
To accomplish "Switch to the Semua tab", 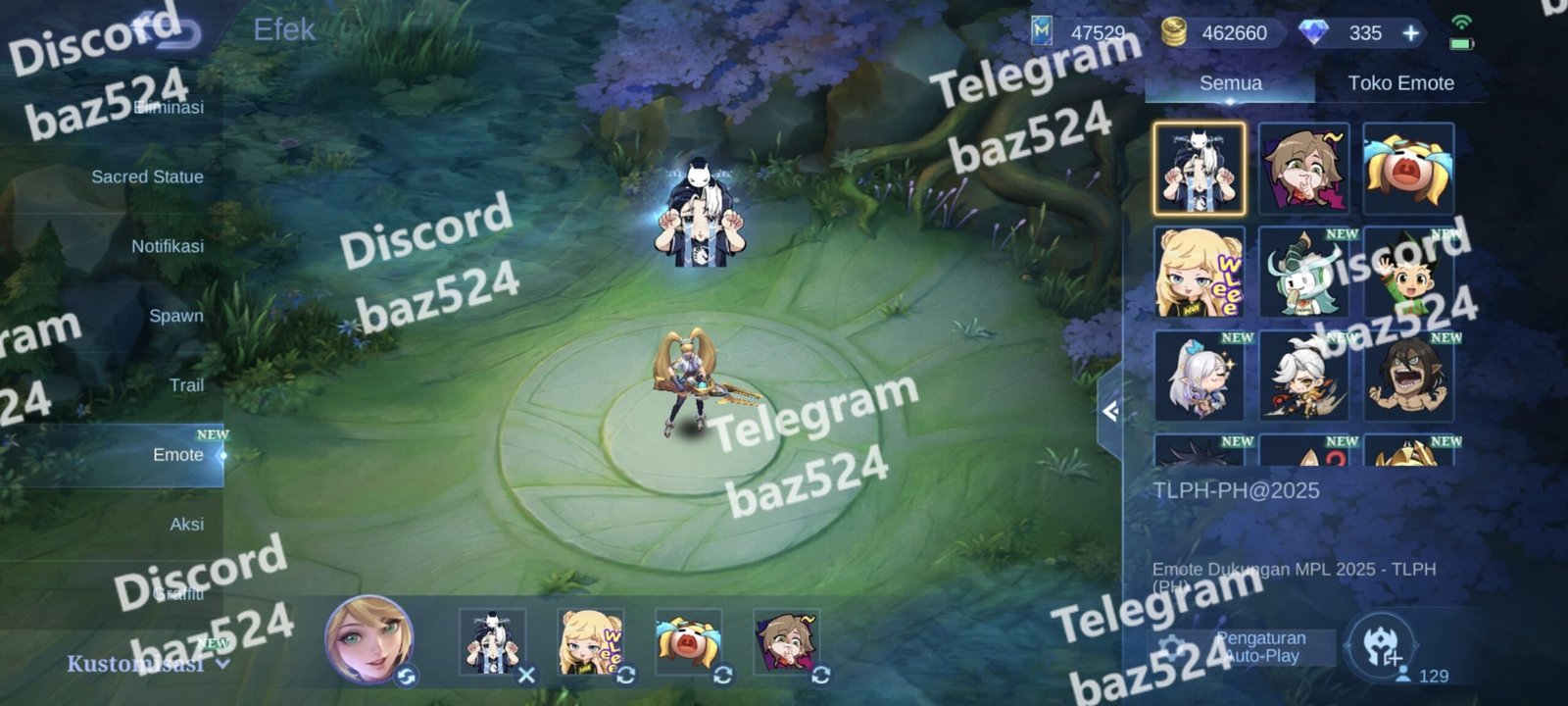I will (1230, 83).
